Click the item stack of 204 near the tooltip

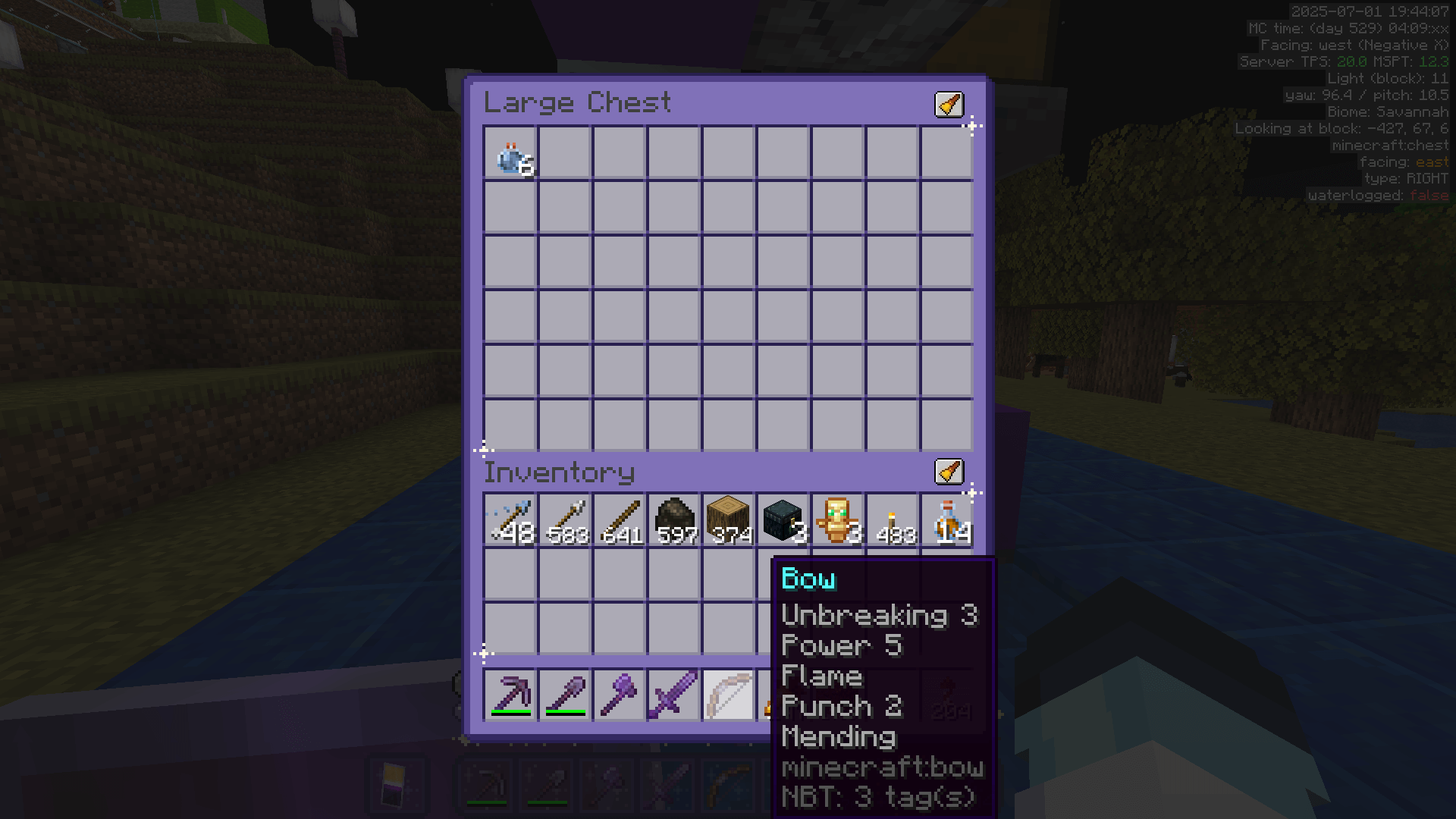pyautogui.click(x=946, y=694)
